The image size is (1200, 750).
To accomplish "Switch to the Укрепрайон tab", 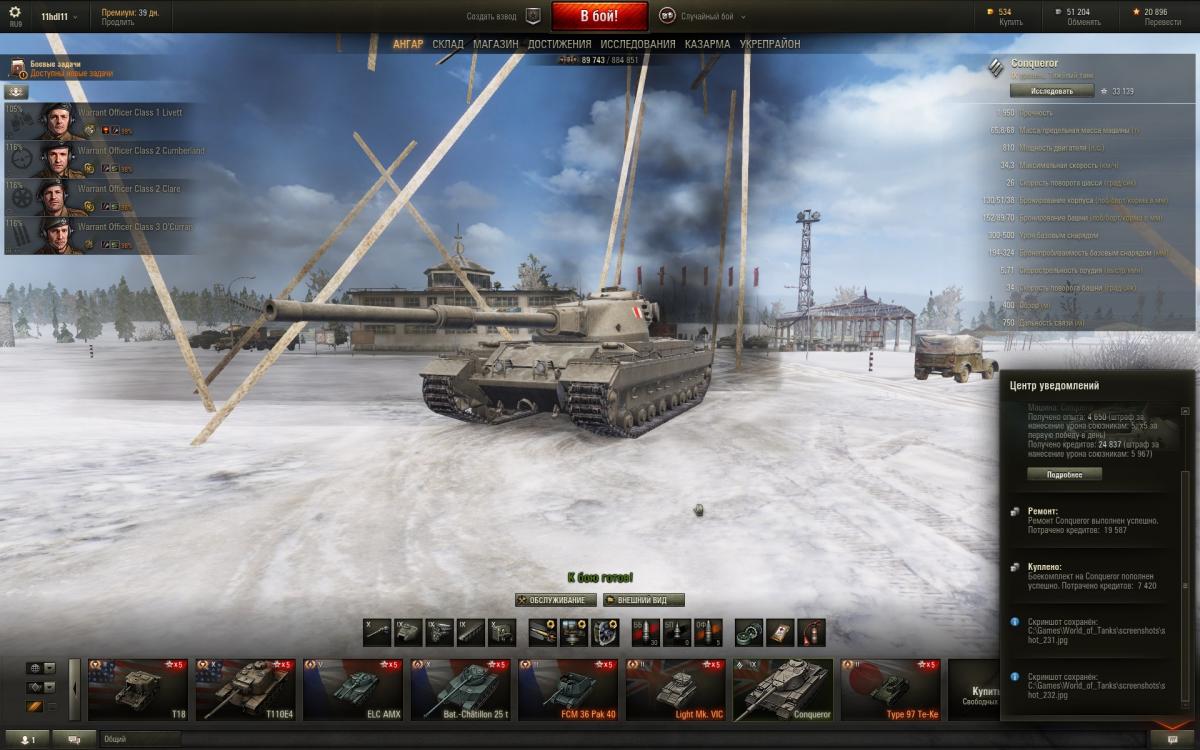I will pyautogui.click(x=770, y=44).
